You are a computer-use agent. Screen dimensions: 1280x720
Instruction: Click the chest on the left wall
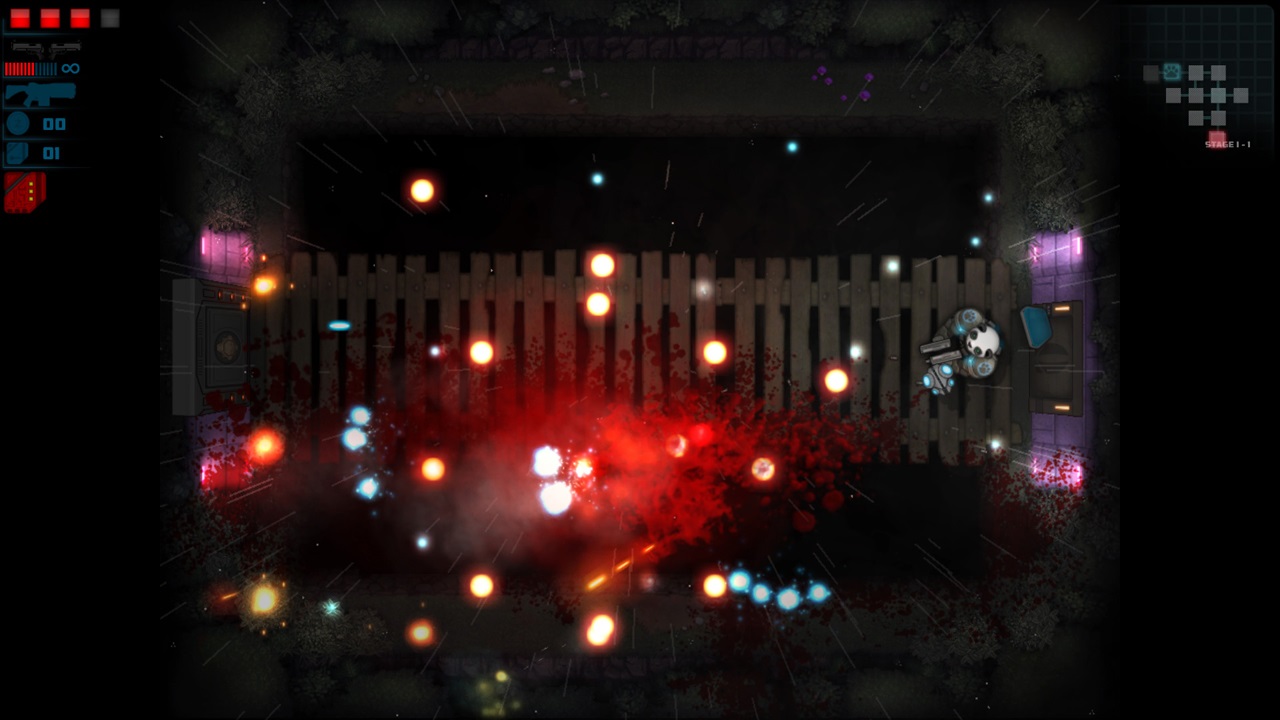coord(222,345)
